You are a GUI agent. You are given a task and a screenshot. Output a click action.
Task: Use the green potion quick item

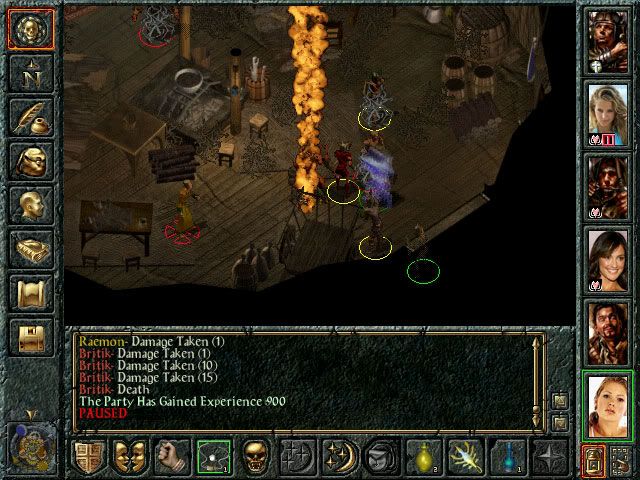click(x=424, y=457)
